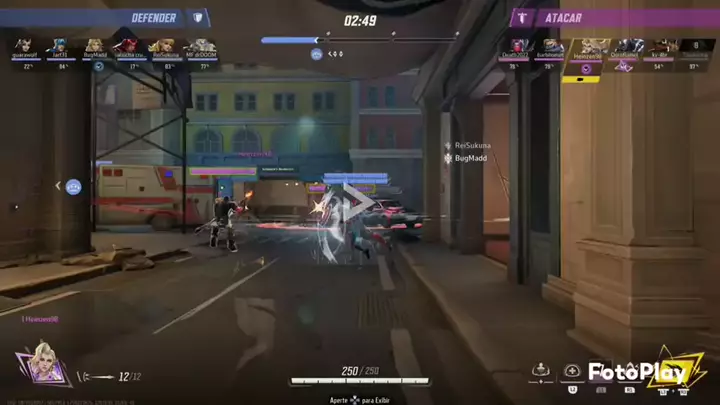The height and width of the screenshot is (405, 720).
Task: Select ReiSukuna's blonde hero portrait
Action: click(164, 46)
